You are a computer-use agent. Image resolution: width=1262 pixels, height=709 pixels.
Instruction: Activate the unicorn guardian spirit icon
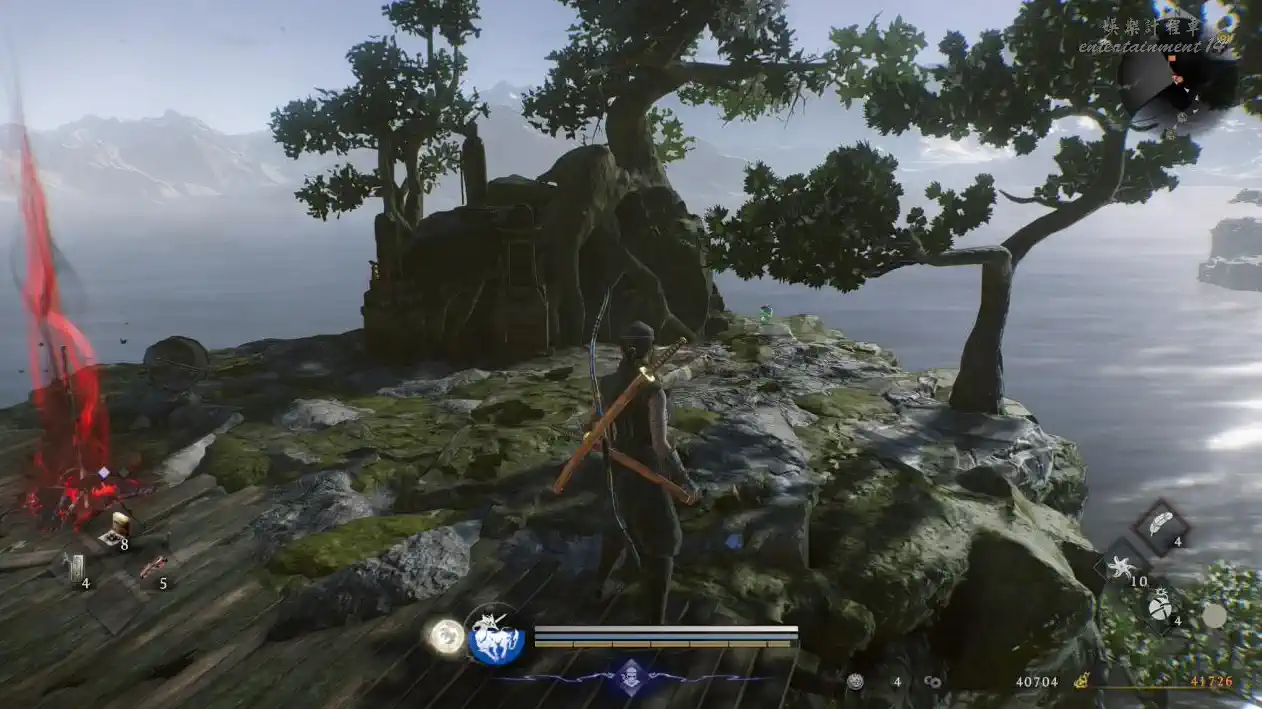tap(495, 638)
